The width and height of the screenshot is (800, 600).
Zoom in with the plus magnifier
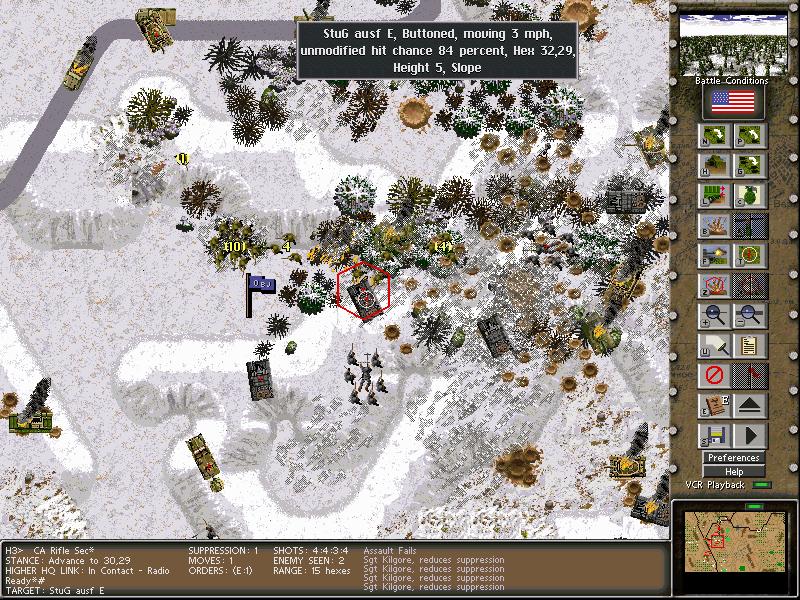coord(715,316)
